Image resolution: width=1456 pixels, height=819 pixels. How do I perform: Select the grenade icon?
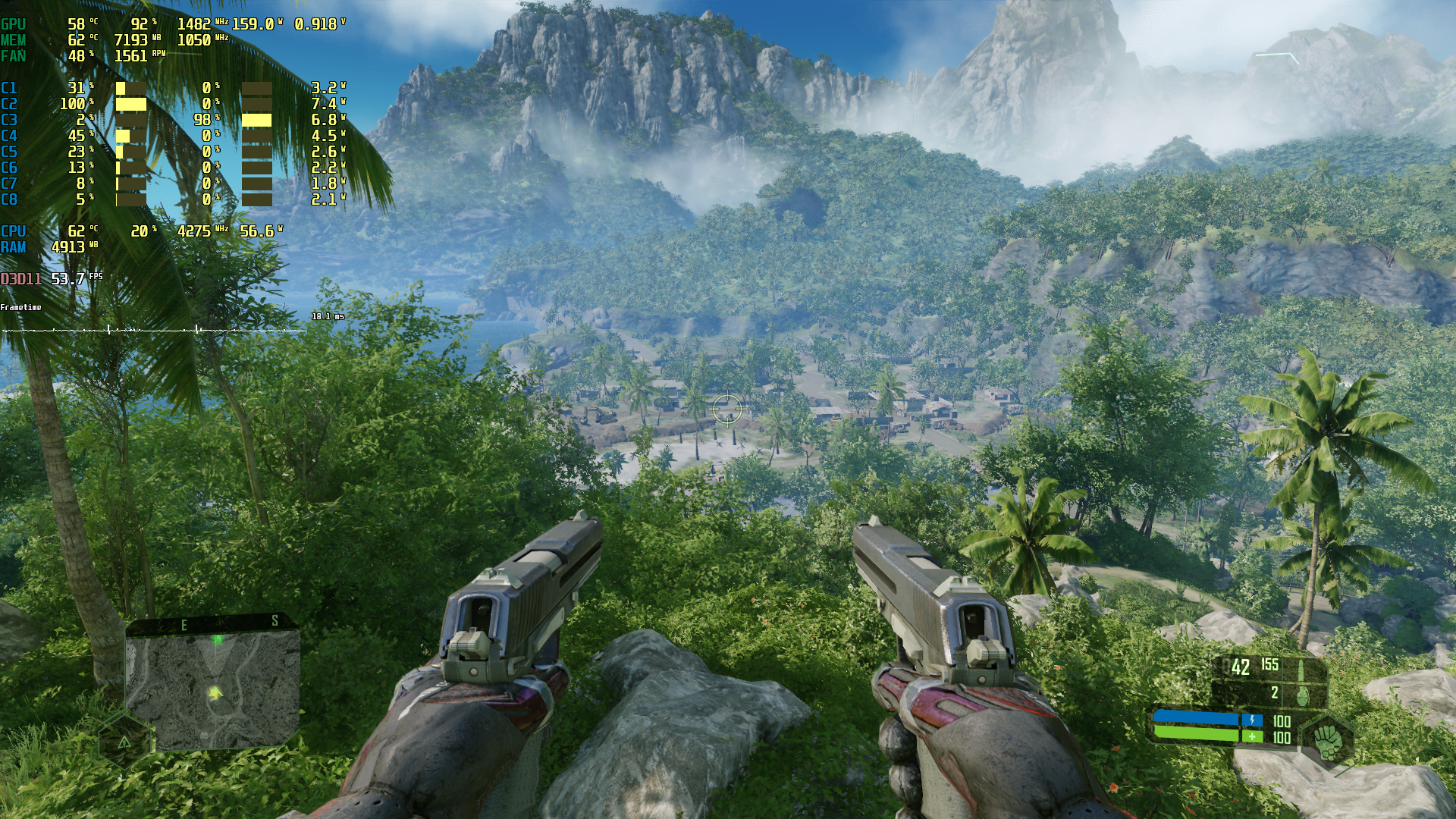pyautogui.click(x=1301, y=693)
